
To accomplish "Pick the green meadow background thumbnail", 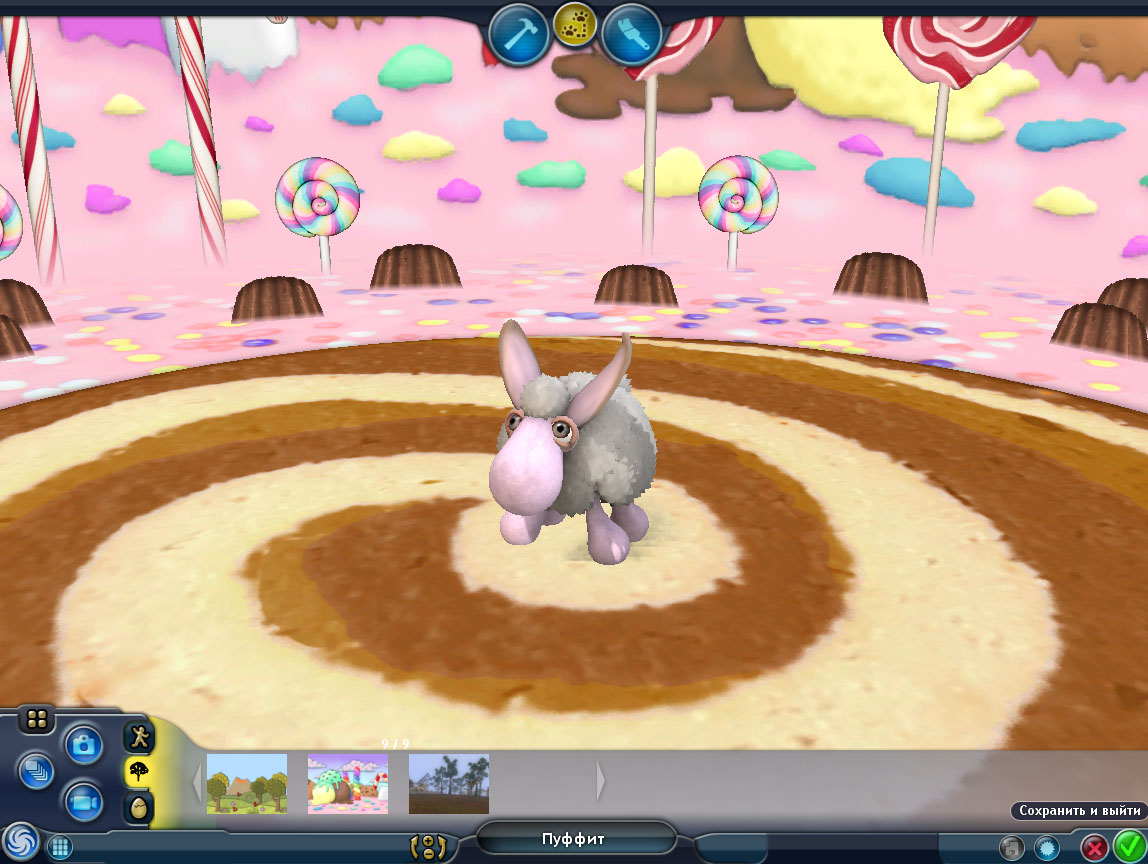I will tap(246, 783).
